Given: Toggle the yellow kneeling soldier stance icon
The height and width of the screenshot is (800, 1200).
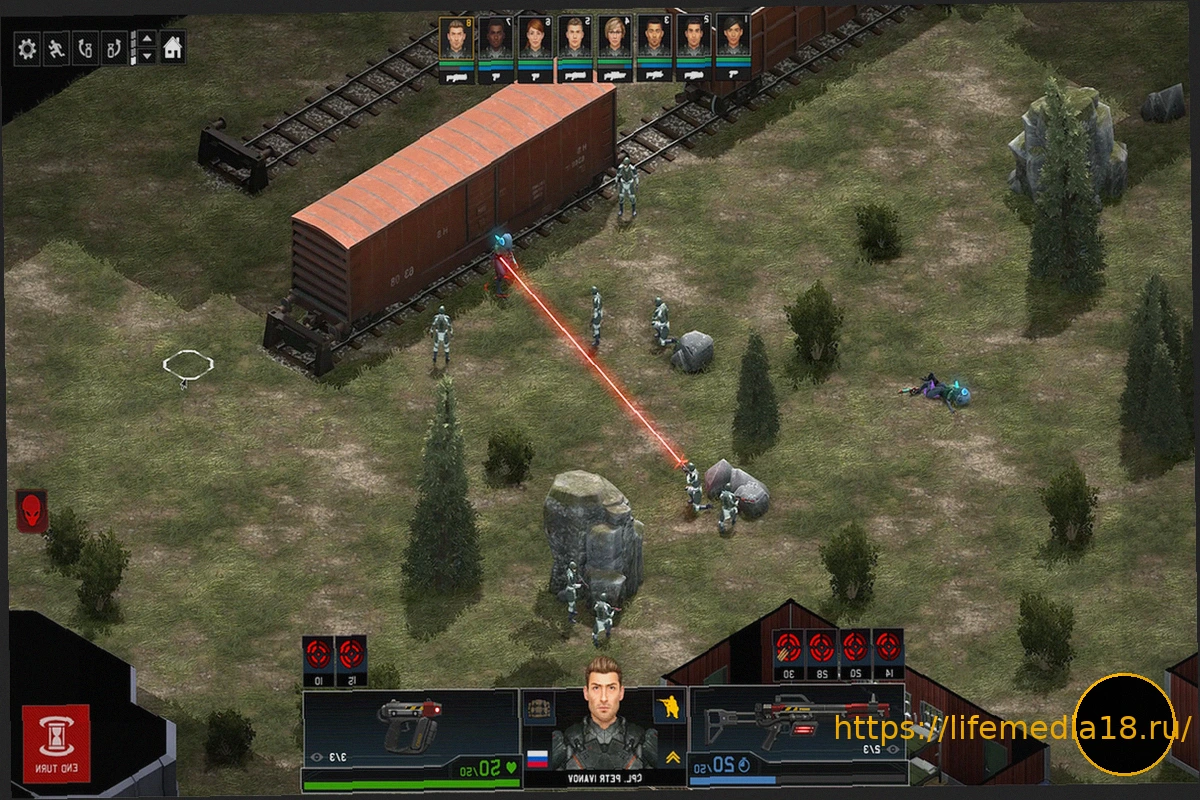Looking at the screenshot, I should pyautogui.click(x=668, y=707).
